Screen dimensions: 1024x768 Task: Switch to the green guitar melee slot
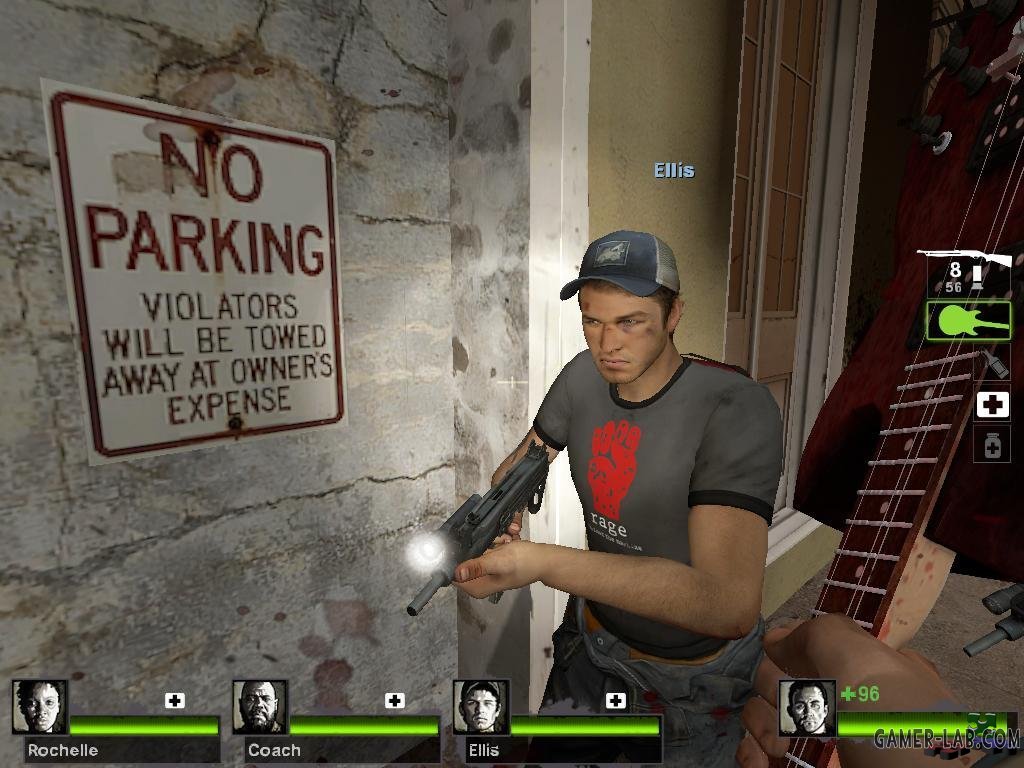point(968,321)
